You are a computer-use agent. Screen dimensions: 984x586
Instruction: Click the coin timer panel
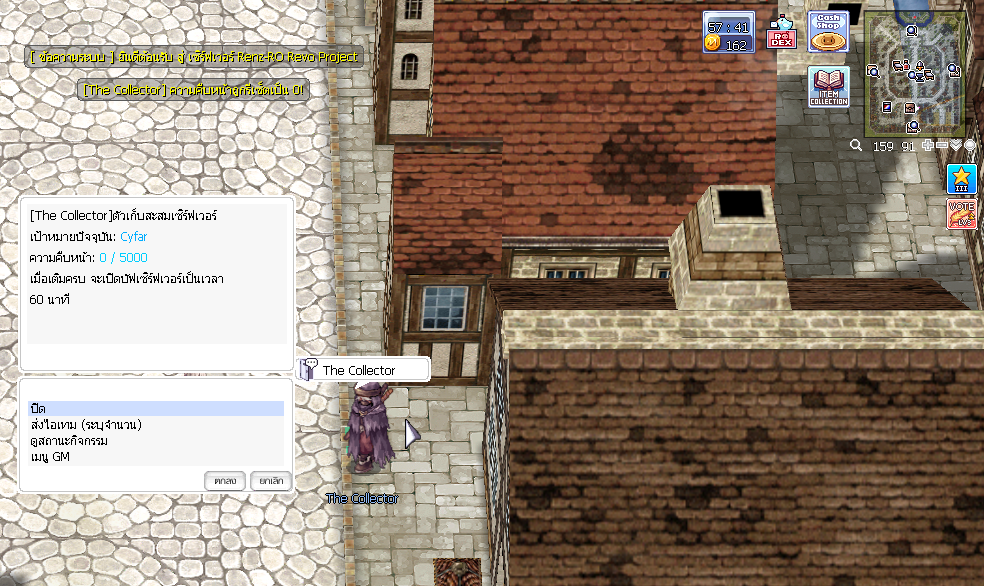click(x=728, y=32)
